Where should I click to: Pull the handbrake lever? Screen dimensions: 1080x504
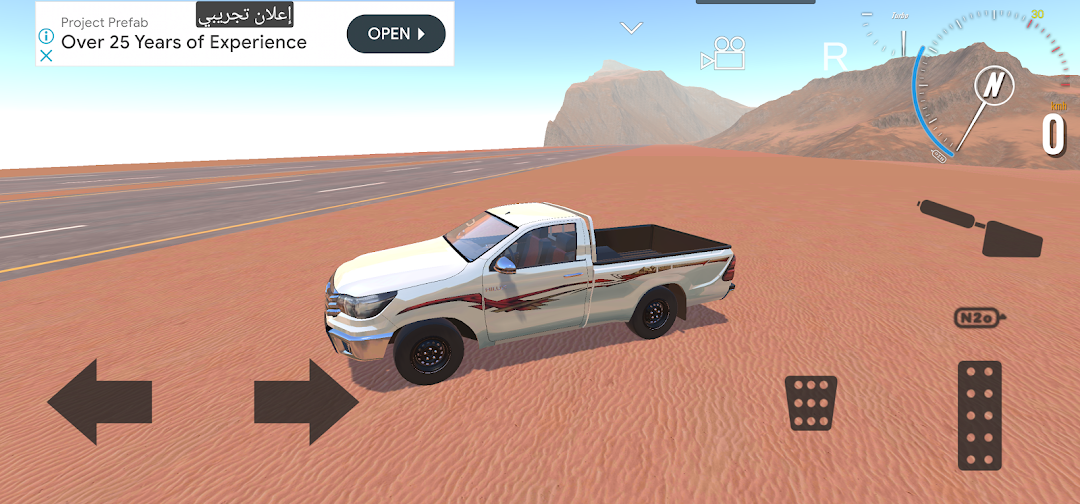pyautogui.click(x=983, y=227)
